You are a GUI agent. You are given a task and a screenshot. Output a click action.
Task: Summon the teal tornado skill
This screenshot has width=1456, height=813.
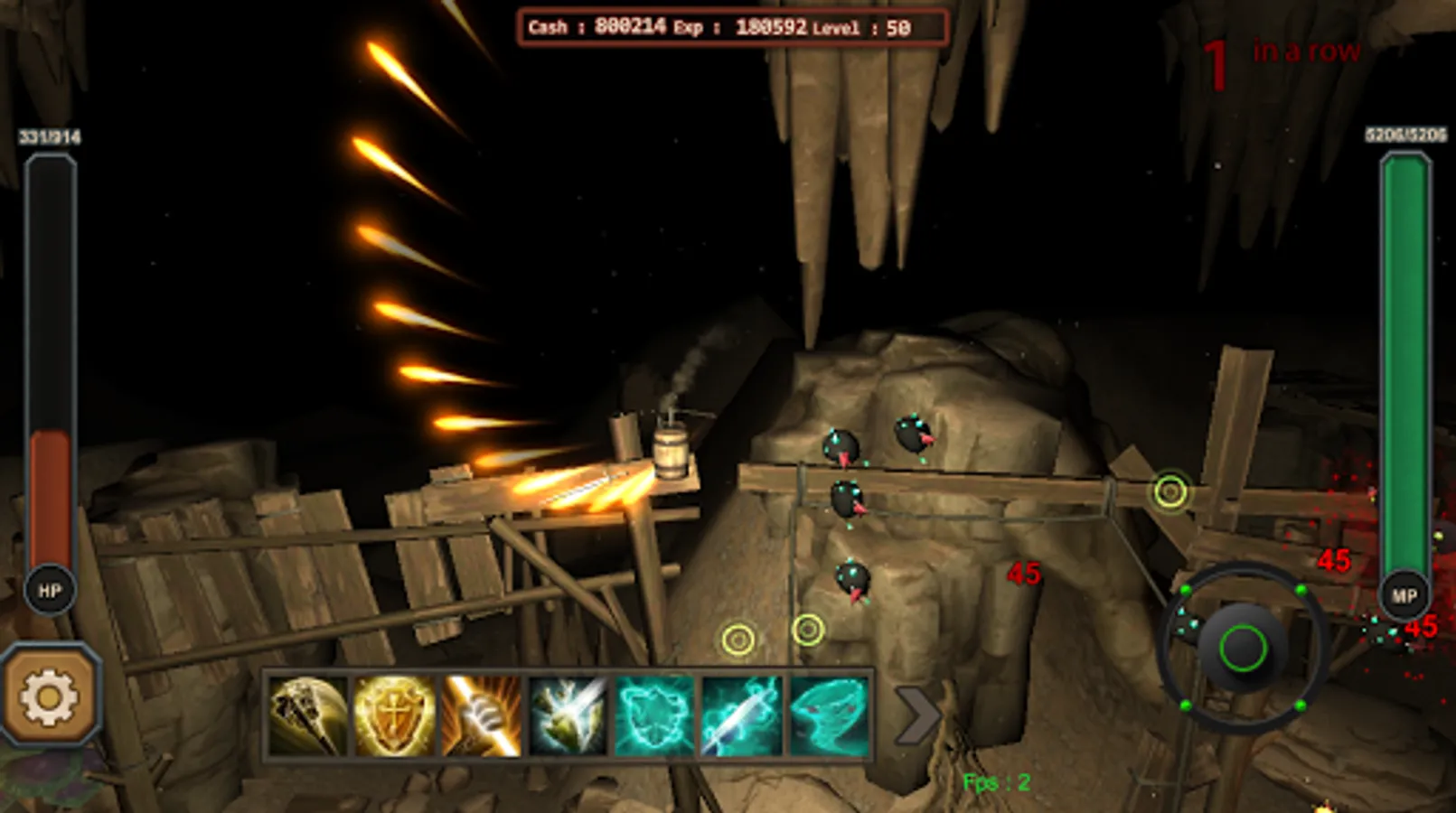(829, 716)
